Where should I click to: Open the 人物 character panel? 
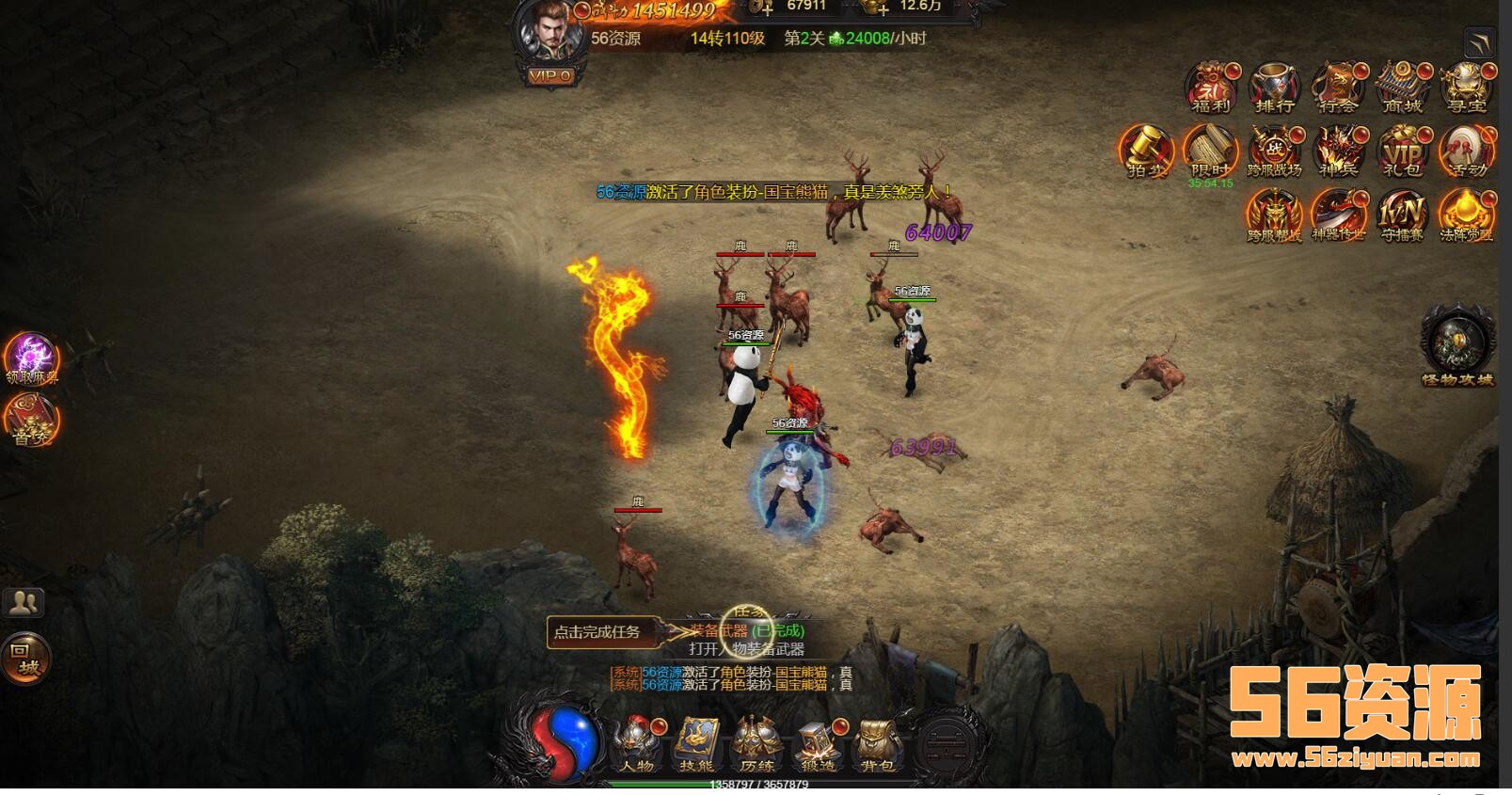click(637, 743)
